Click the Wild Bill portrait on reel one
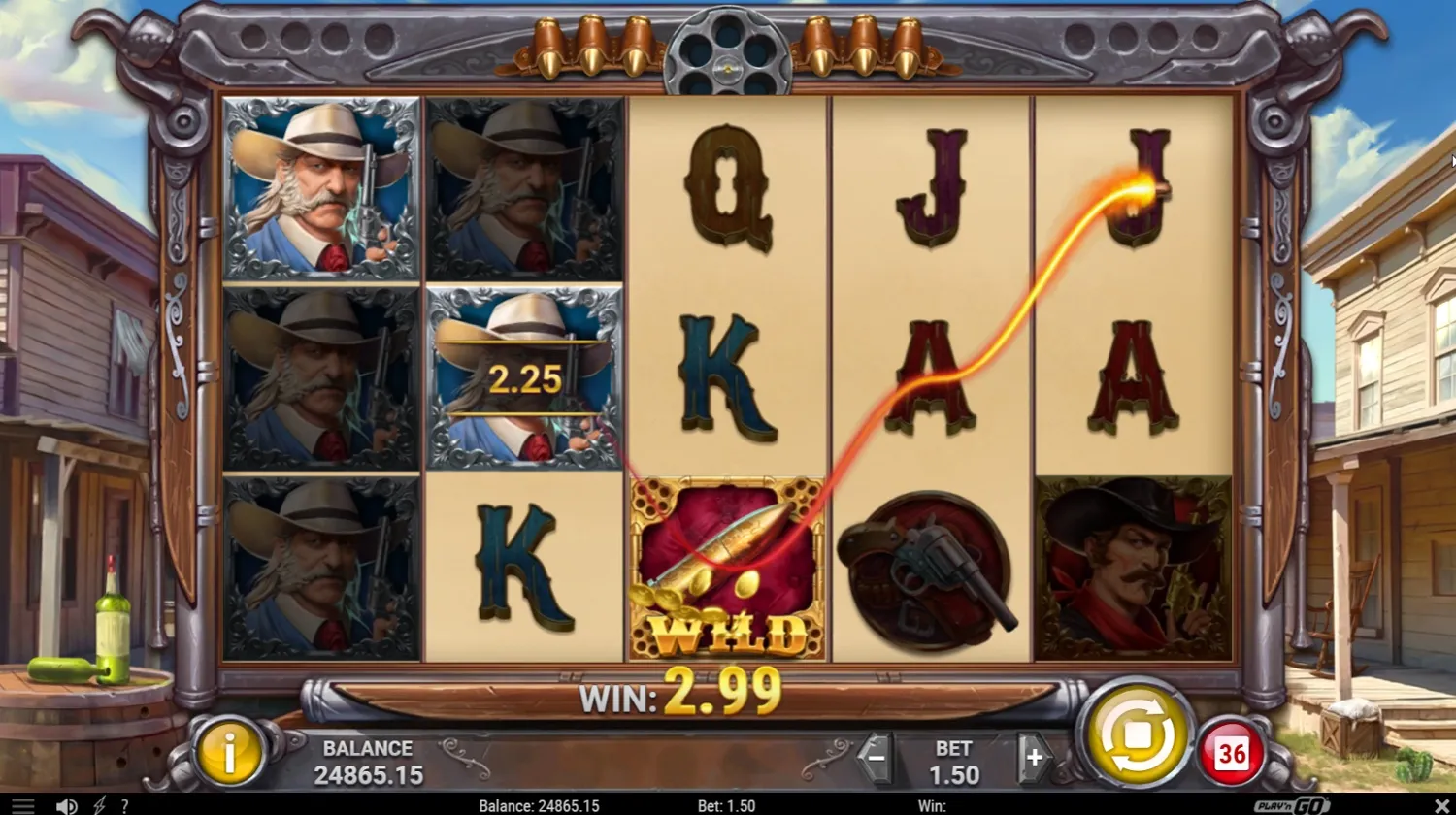 (322, 184)
